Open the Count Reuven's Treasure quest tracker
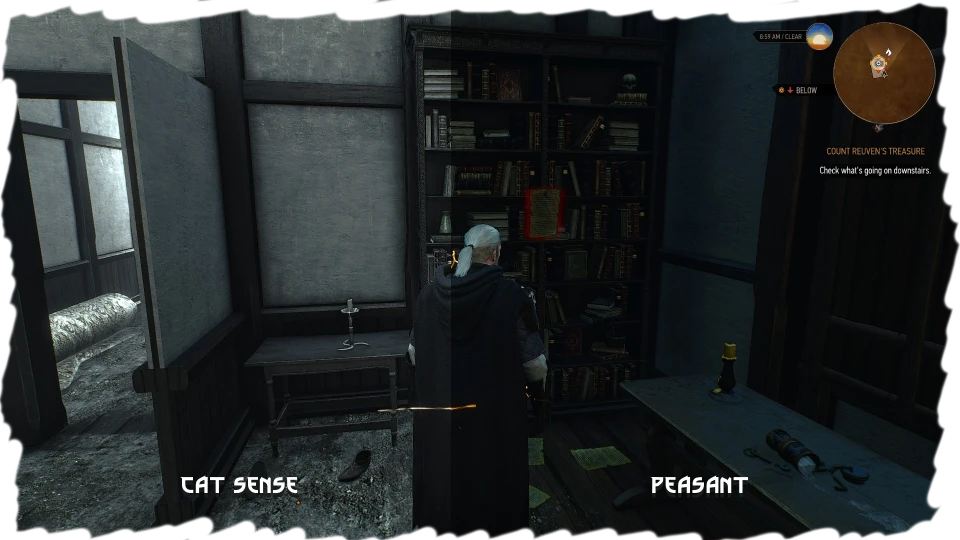Screen dimensions: 960x540 [875, 152]
